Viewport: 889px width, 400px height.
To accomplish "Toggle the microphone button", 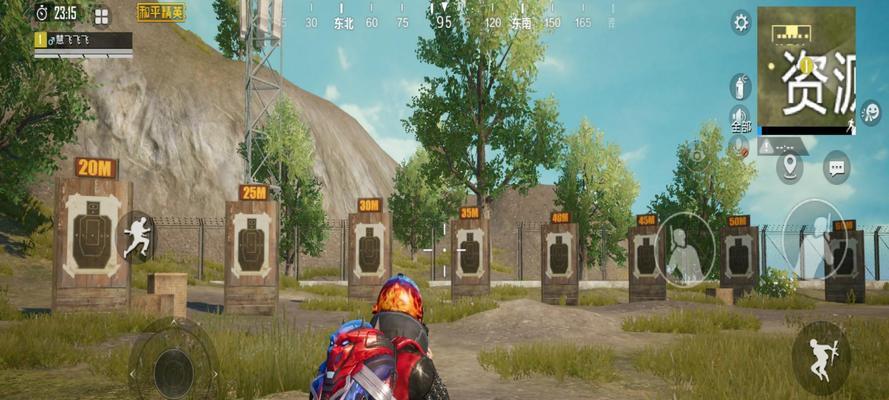I will coord(740,147).
